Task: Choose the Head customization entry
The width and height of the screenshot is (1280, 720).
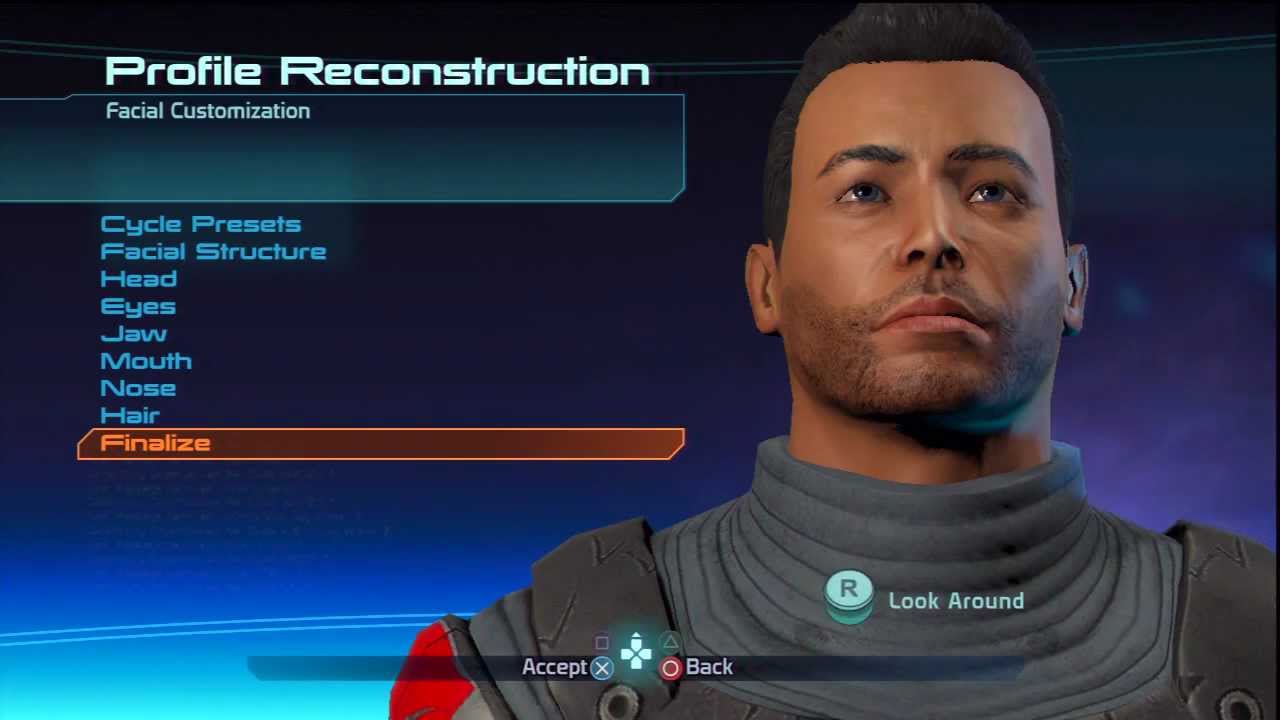Action: click(x=139, y=279)
